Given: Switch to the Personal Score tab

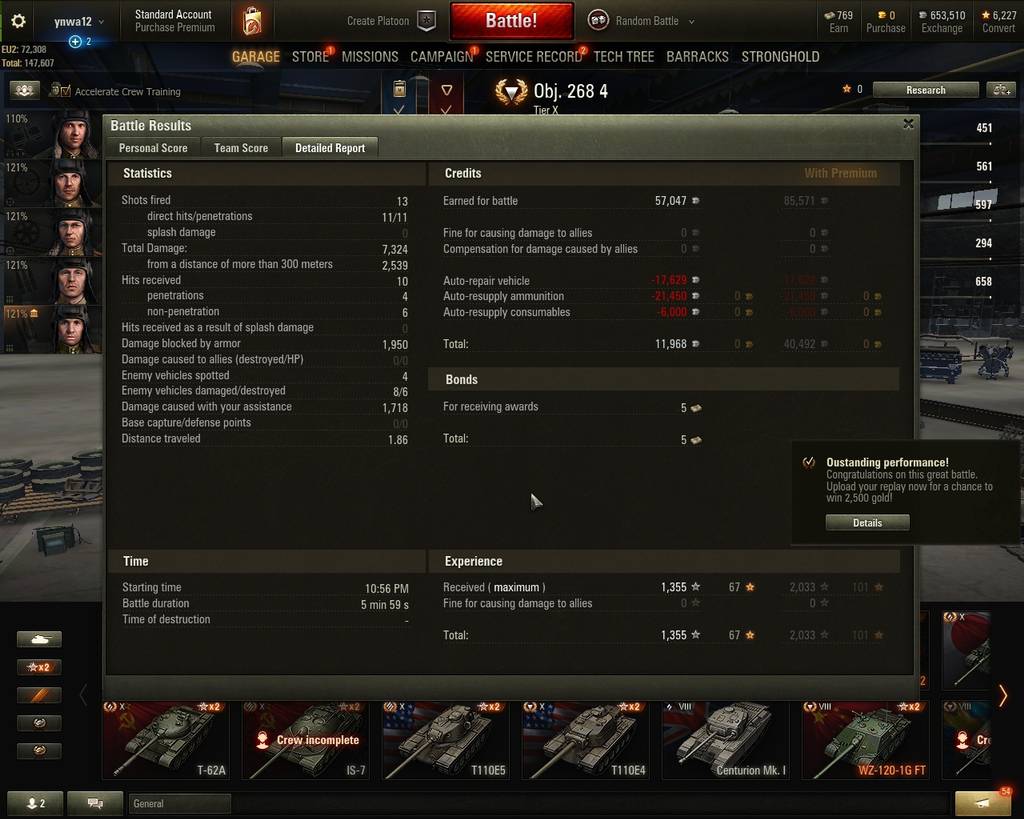Looking at the screenshot, I should 153,148.
